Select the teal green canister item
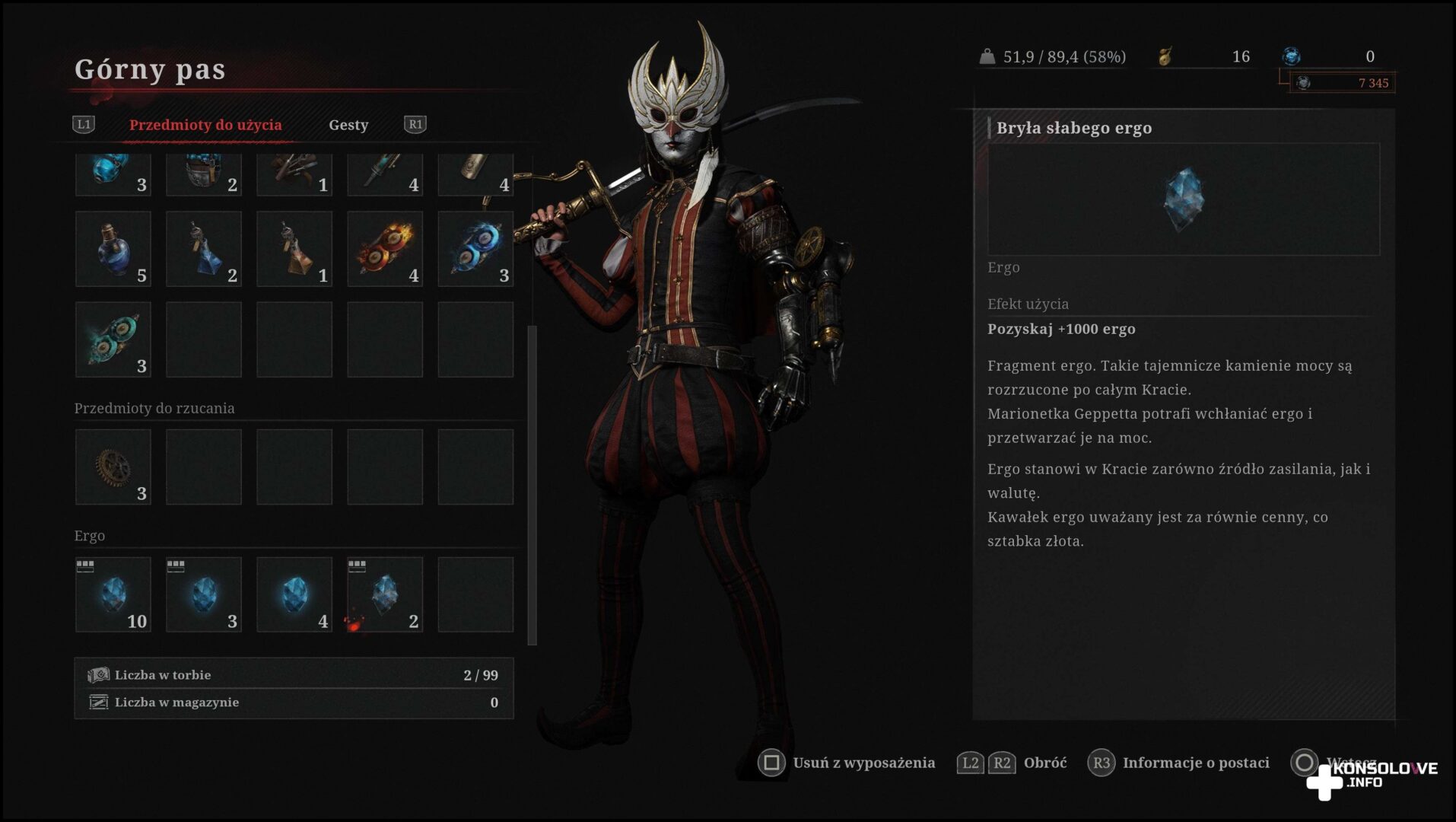The height and width of the screenshot is (822, 1456). pos(113,339)
